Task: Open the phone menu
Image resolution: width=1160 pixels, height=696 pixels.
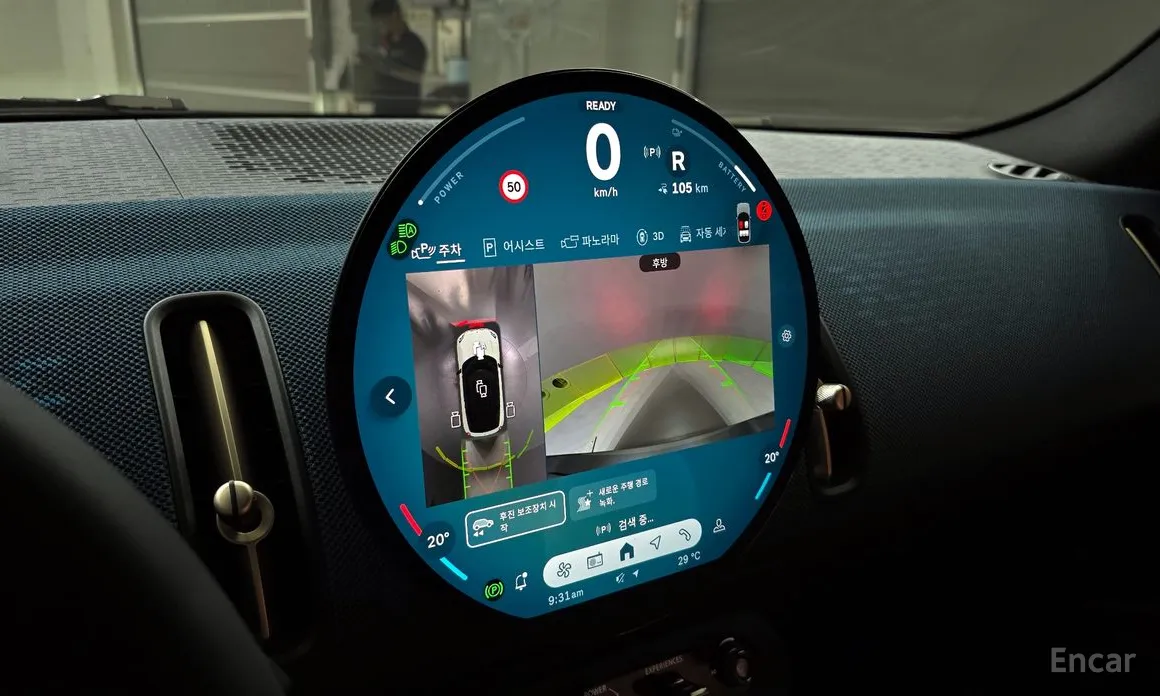Action: click(684, 533)
